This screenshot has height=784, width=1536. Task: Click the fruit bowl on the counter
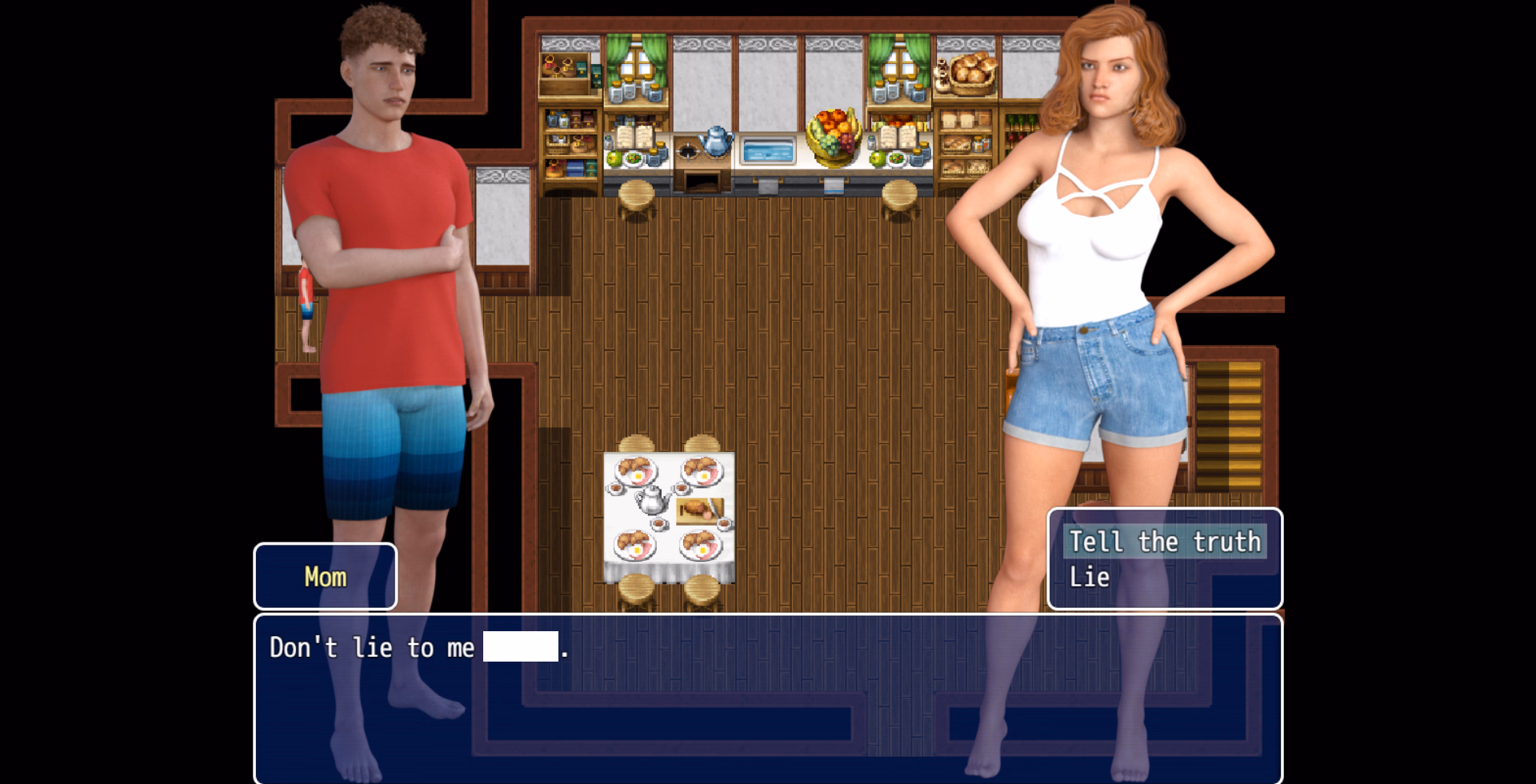coord(834,136)
